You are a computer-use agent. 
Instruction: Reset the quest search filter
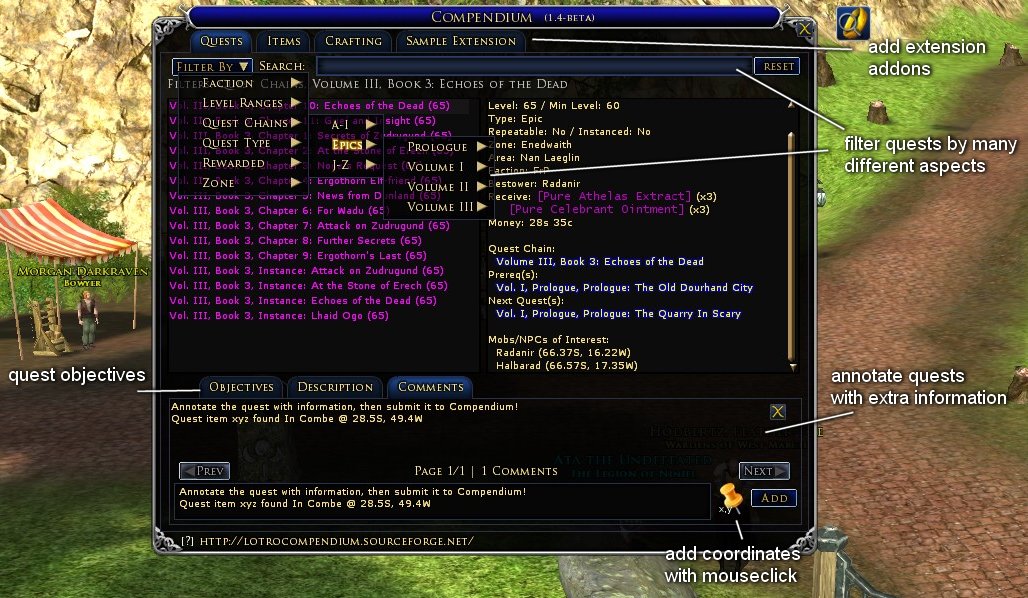[777, 66]
